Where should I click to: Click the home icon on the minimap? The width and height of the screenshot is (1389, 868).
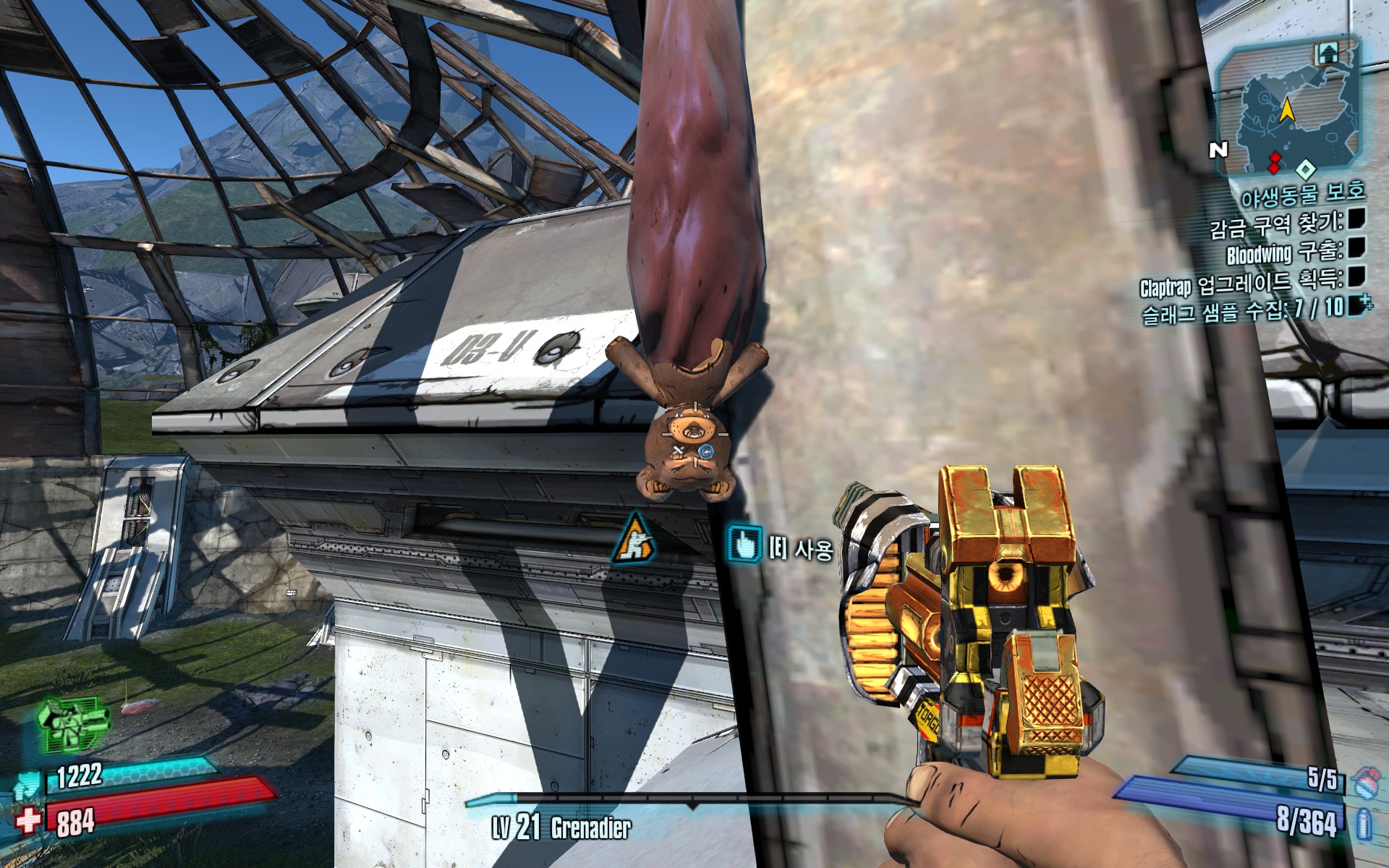click(1327, 54)
